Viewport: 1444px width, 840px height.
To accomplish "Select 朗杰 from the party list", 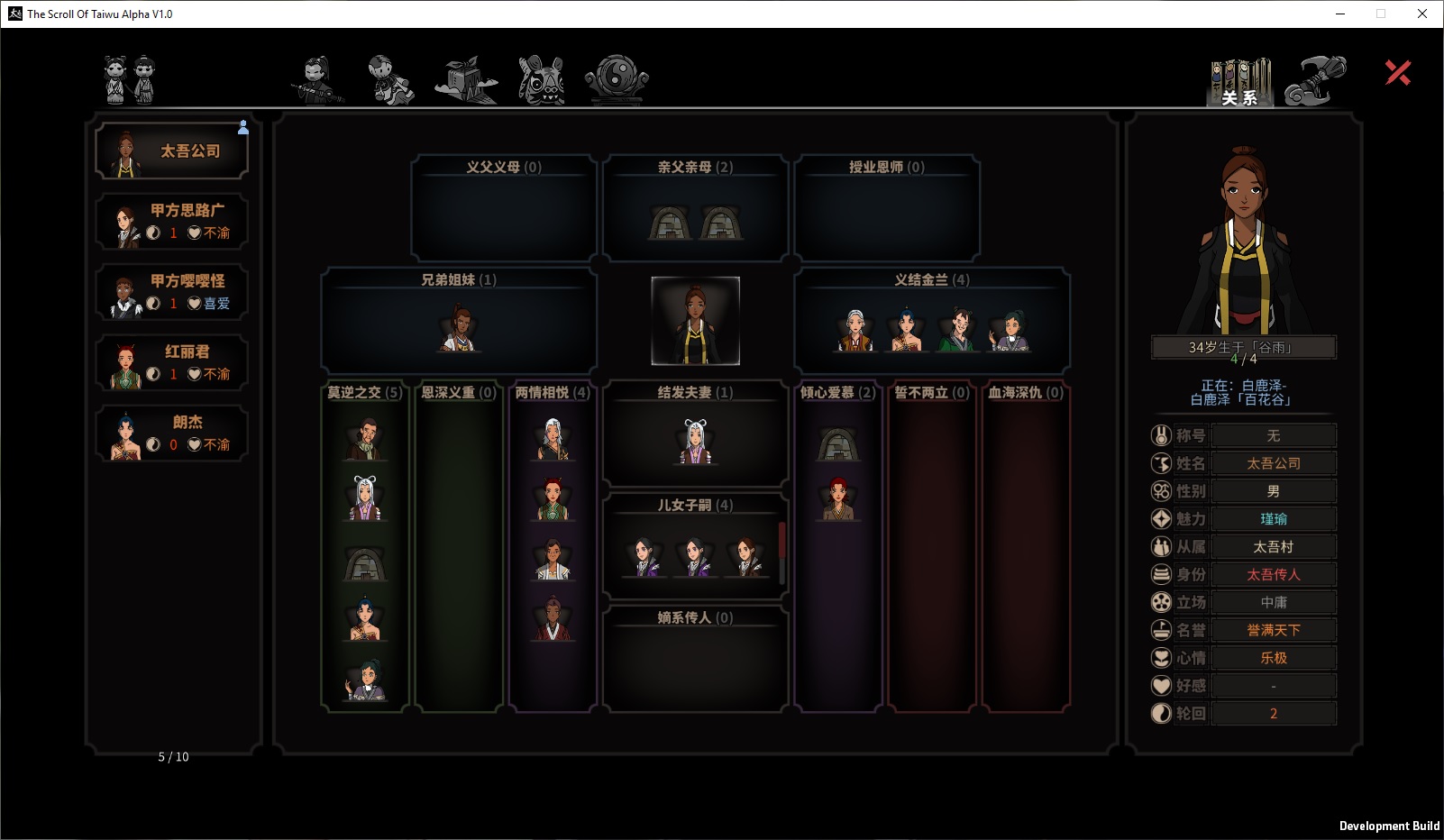I will (171, 434).
